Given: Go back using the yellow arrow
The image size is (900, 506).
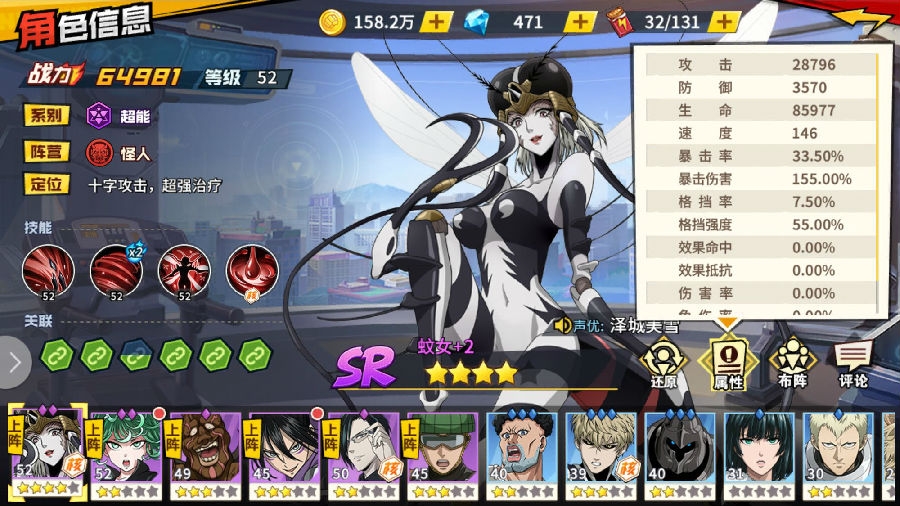Looking at the screenshot, I should pyautogui.click(x=864, y=20).
